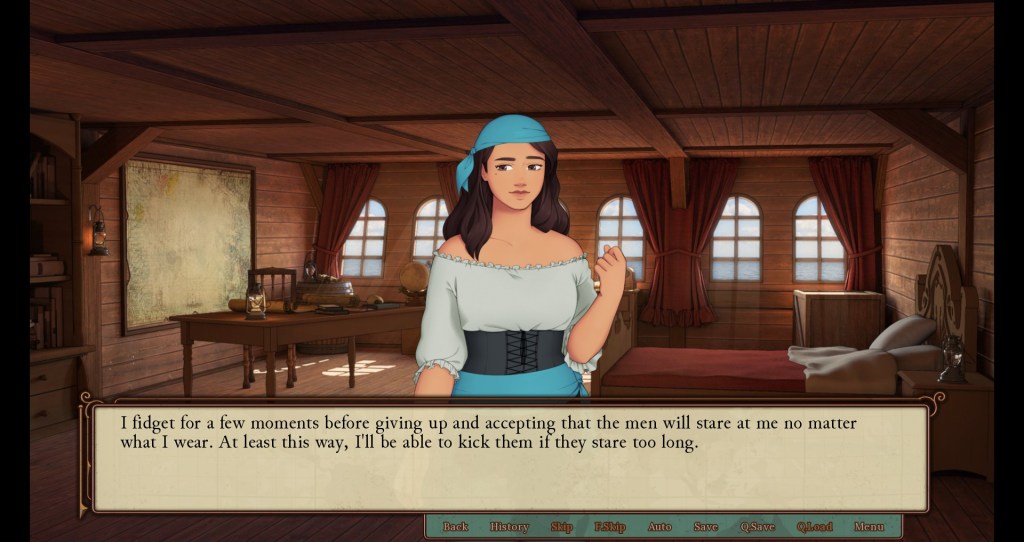Quick save with Q.Save

click(x=757, y=527)
